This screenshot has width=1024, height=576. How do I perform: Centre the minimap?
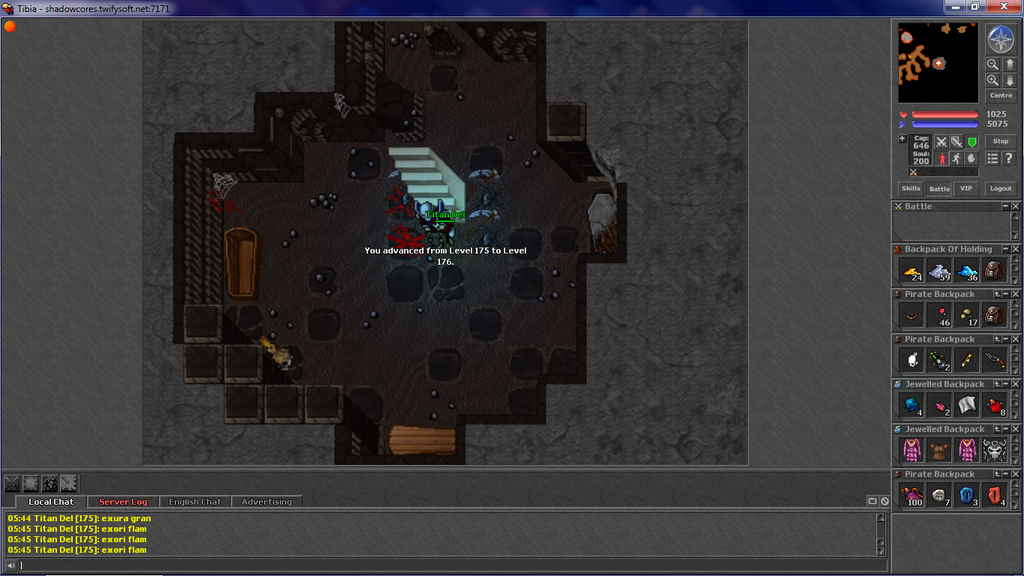click(x=1000, y=96)
